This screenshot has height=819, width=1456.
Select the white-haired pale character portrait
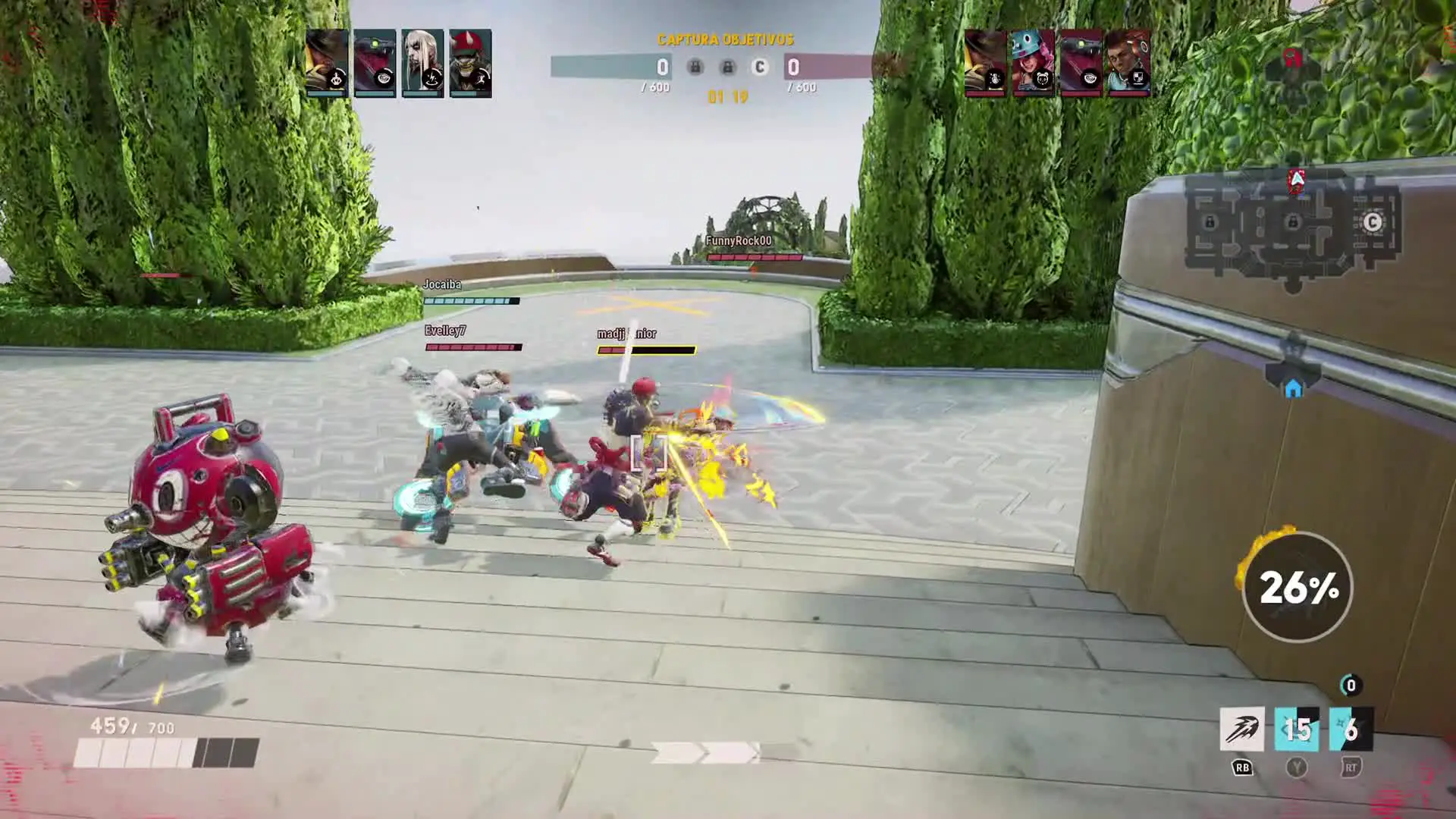point(422,63)
